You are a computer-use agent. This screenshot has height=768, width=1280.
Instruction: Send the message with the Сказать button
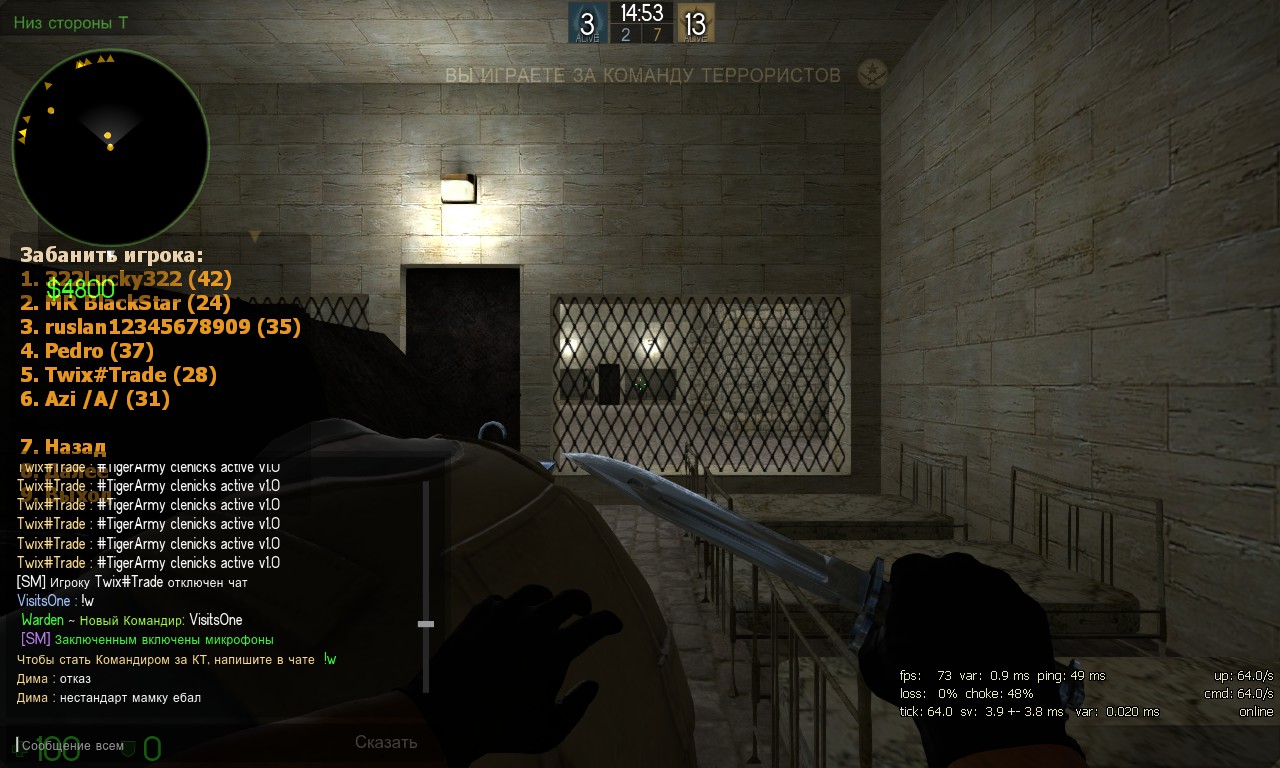386,742
